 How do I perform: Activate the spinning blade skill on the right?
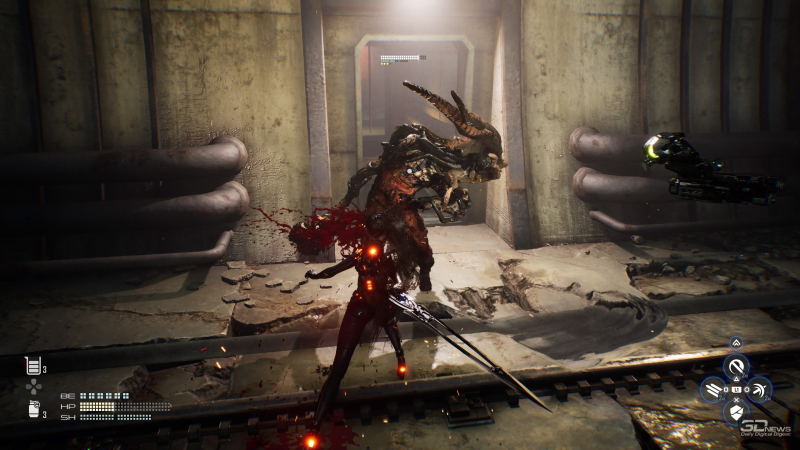[760, 389]
